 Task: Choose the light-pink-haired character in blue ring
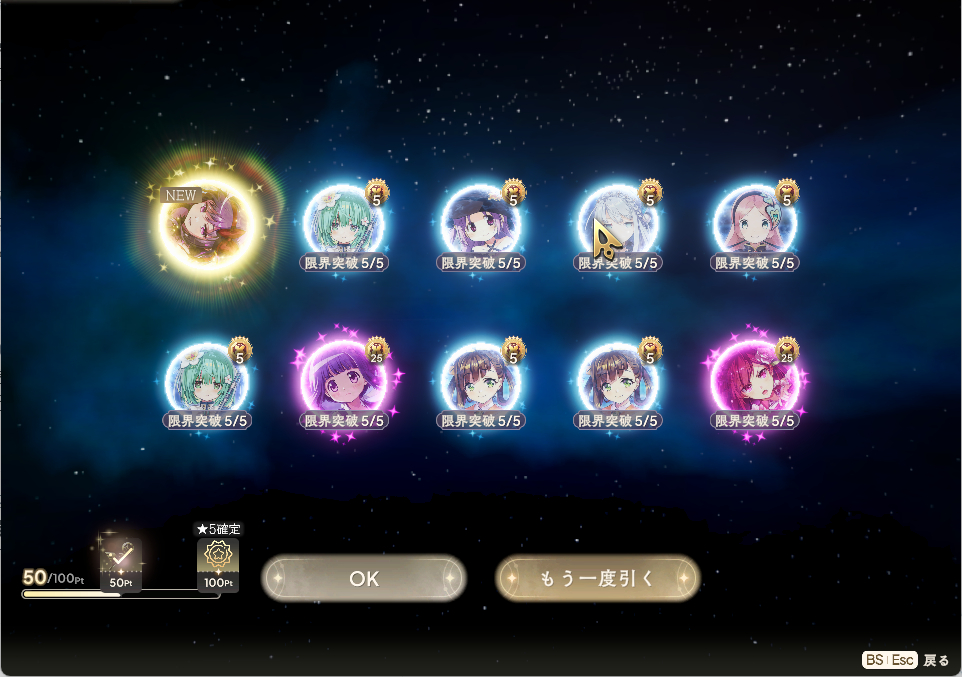point(755,224)
